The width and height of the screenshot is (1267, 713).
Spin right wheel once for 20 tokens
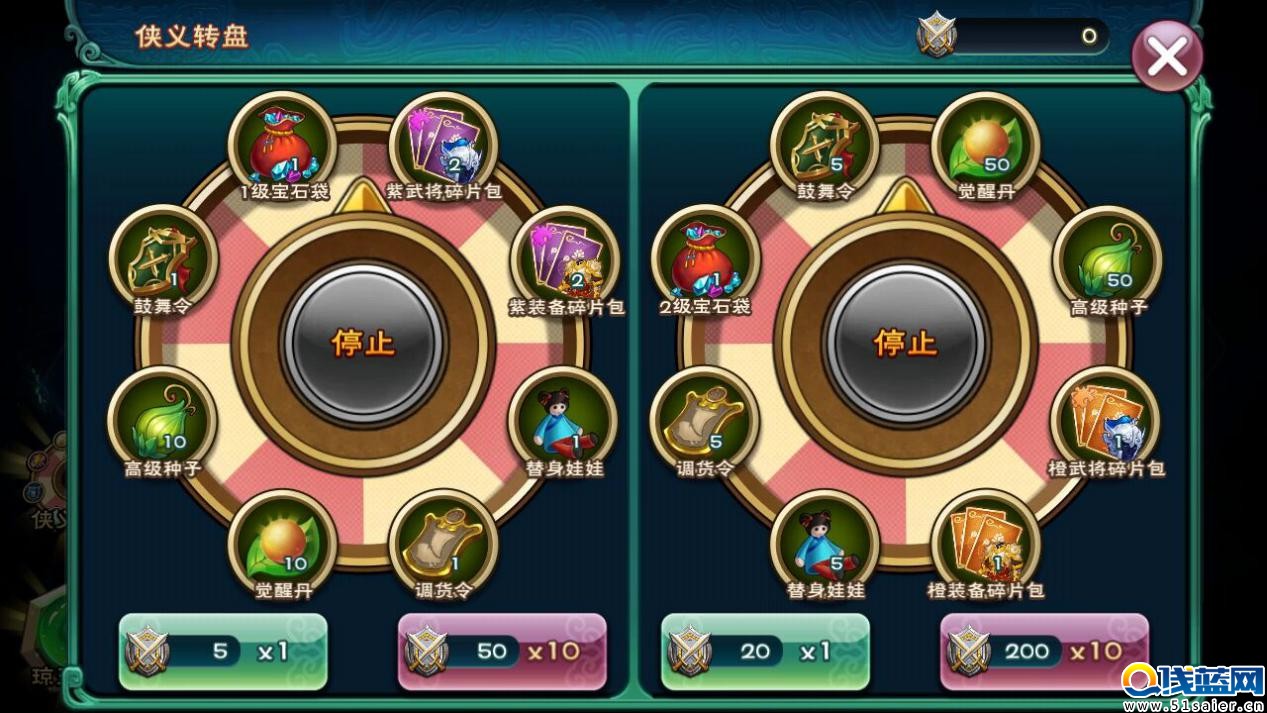click(x=765, y=652)
